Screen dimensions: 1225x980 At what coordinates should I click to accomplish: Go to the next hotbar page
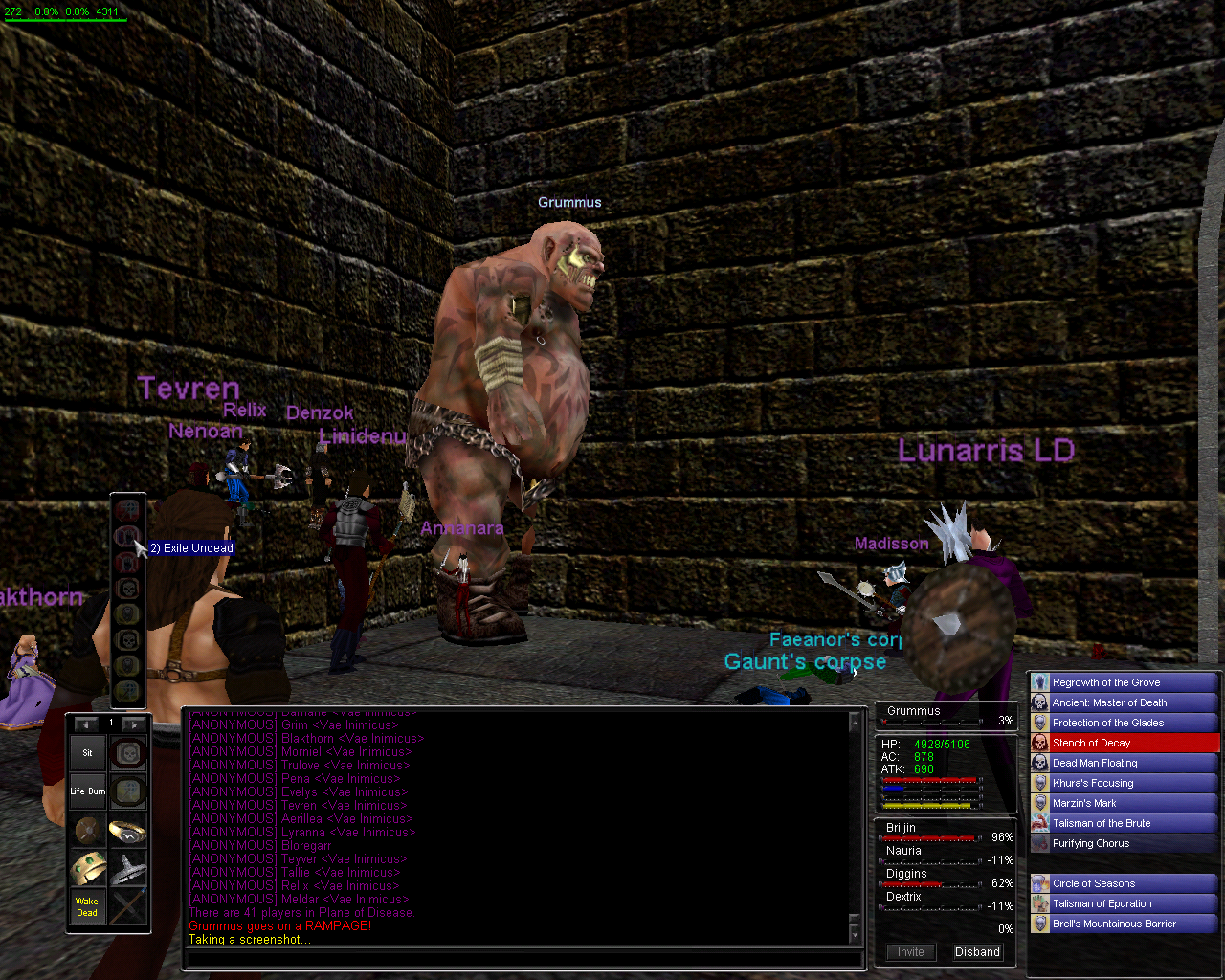(134, 724)
